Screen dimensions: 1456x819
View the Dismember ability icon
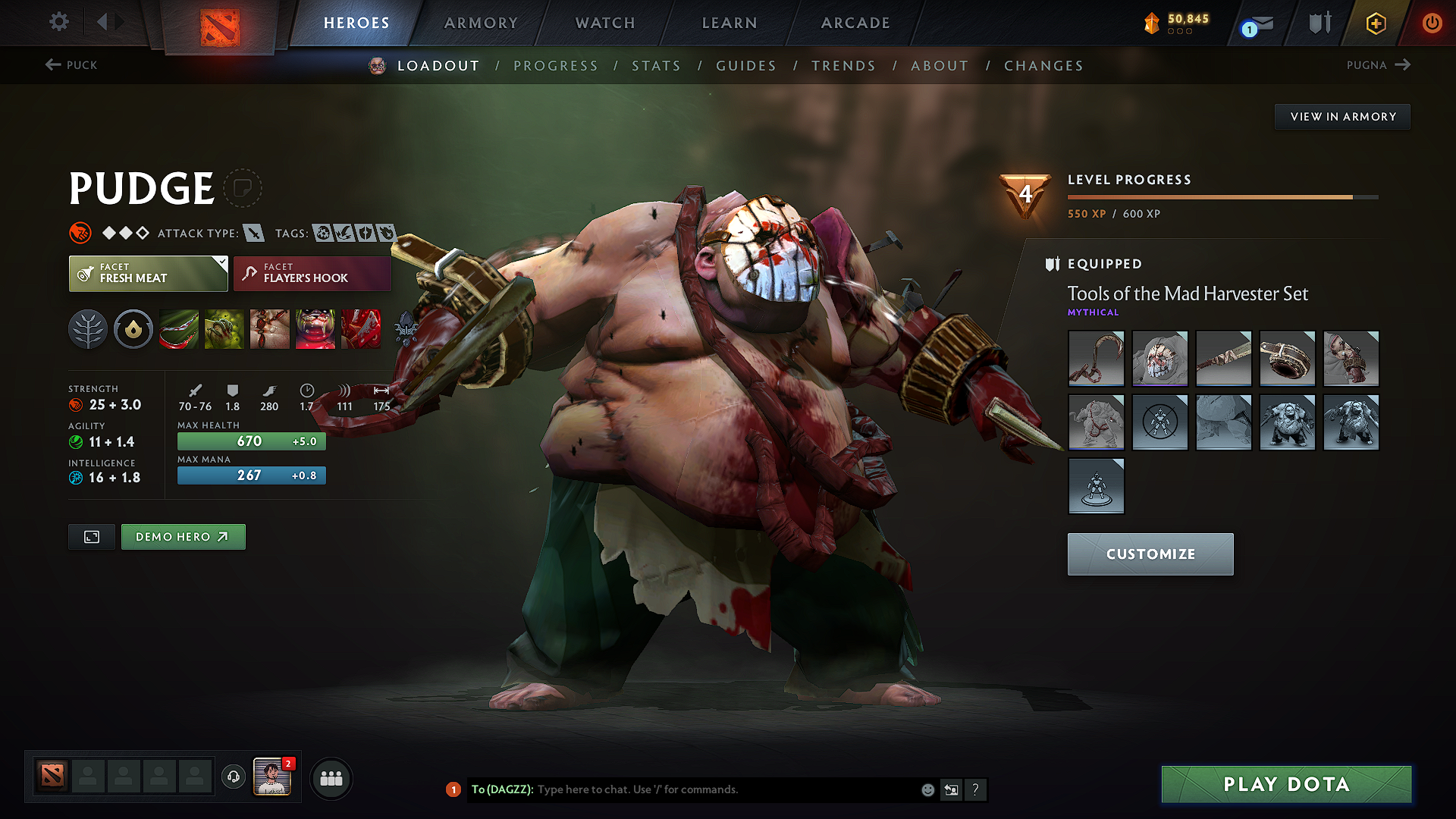(315, 328)
